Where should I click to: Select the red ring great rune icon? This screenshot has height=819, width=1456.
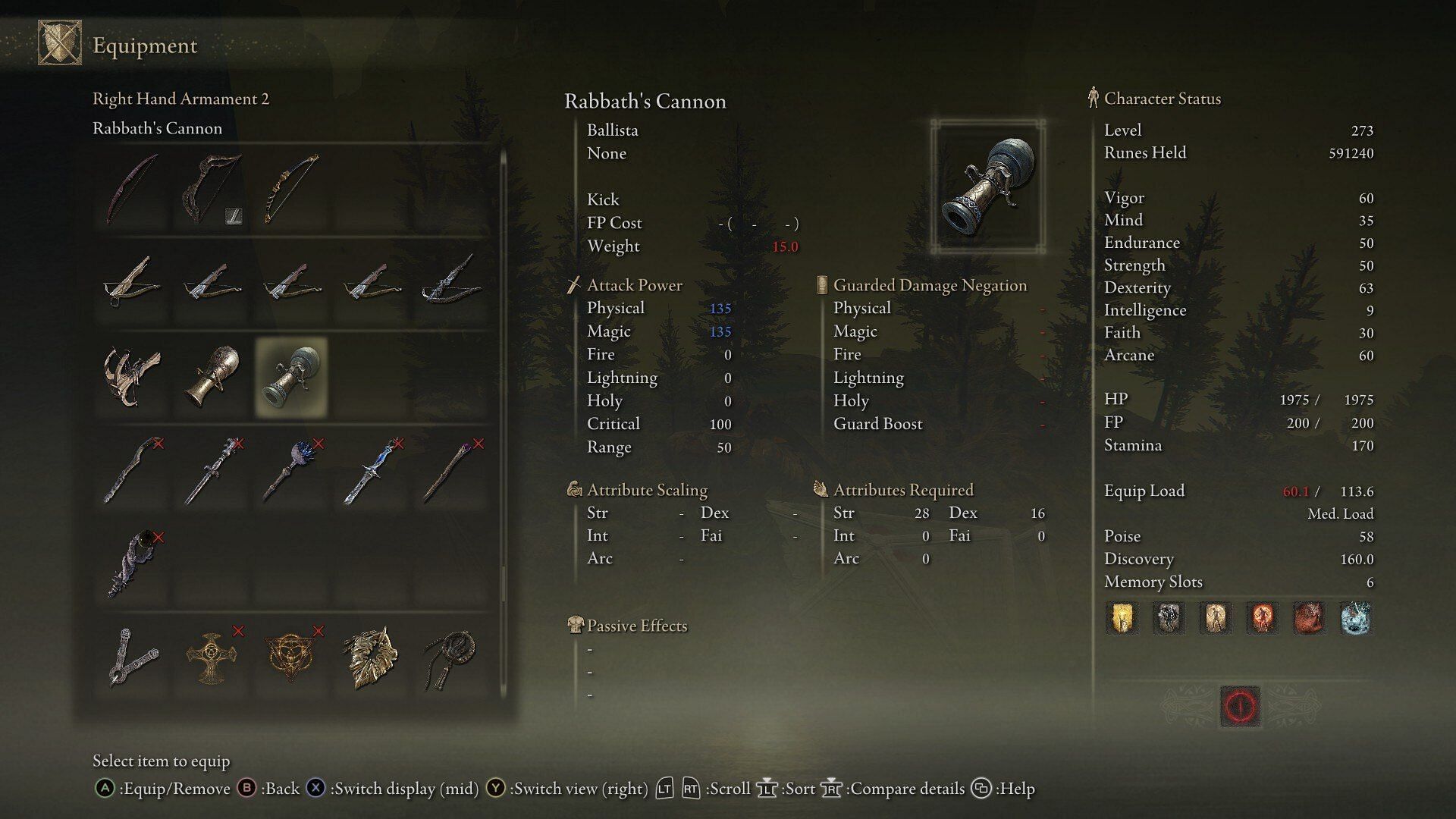[x=1241, y=707]
